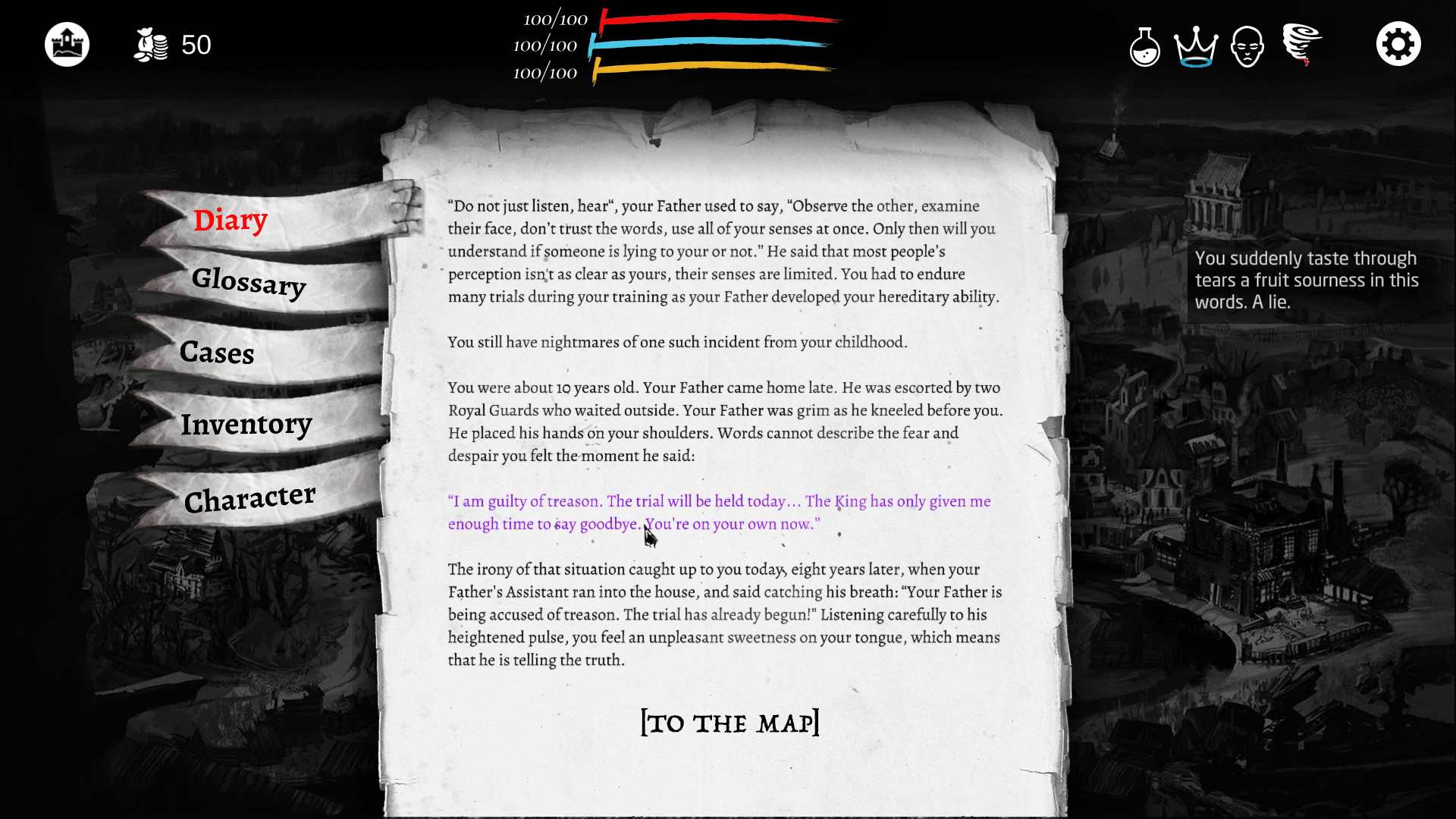
Task: Click the coin purse currency icon
Action: 150,44
